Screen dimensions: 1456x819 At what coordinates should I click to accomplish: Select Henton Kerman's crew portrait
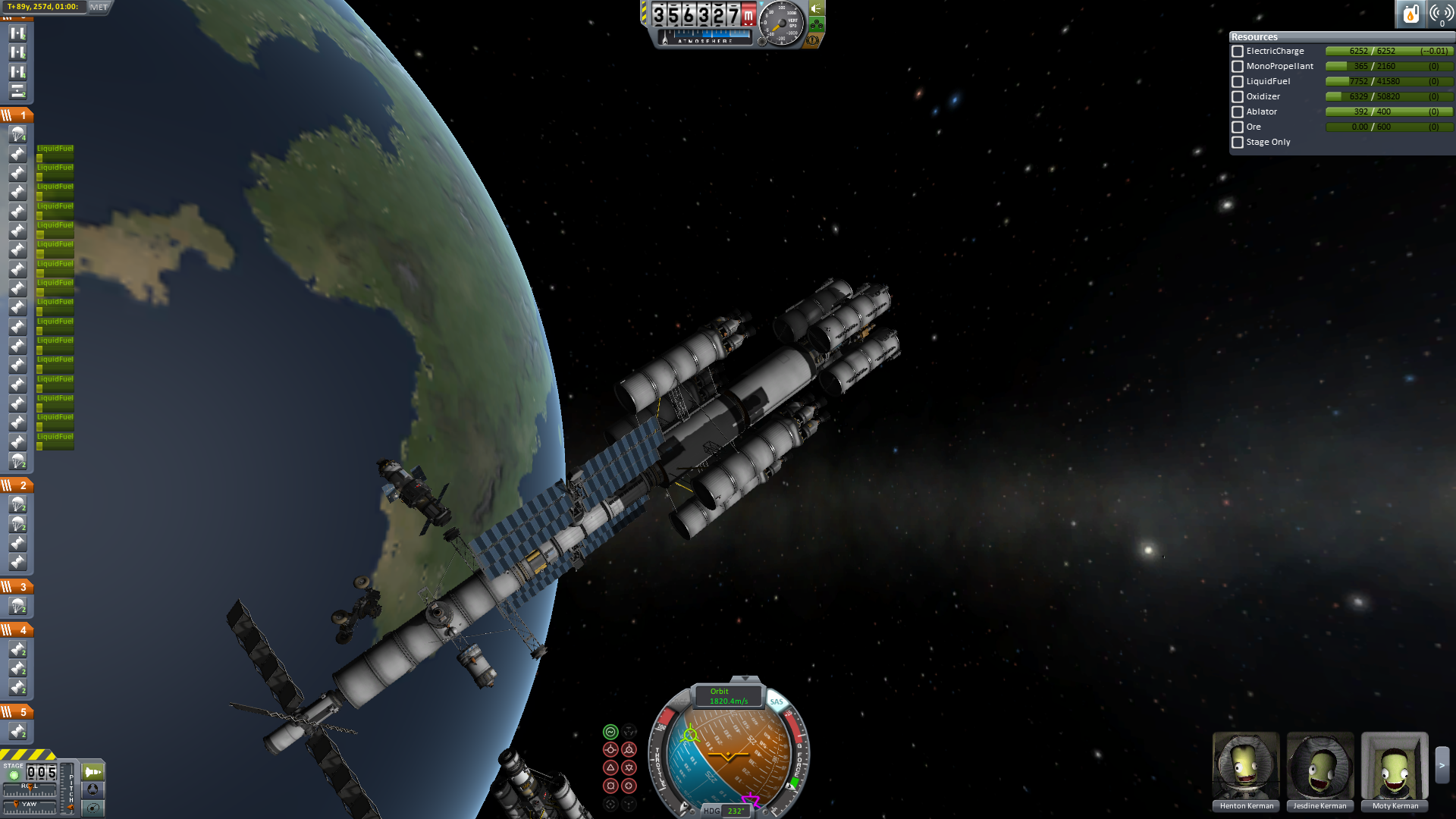coord(1246,766)
